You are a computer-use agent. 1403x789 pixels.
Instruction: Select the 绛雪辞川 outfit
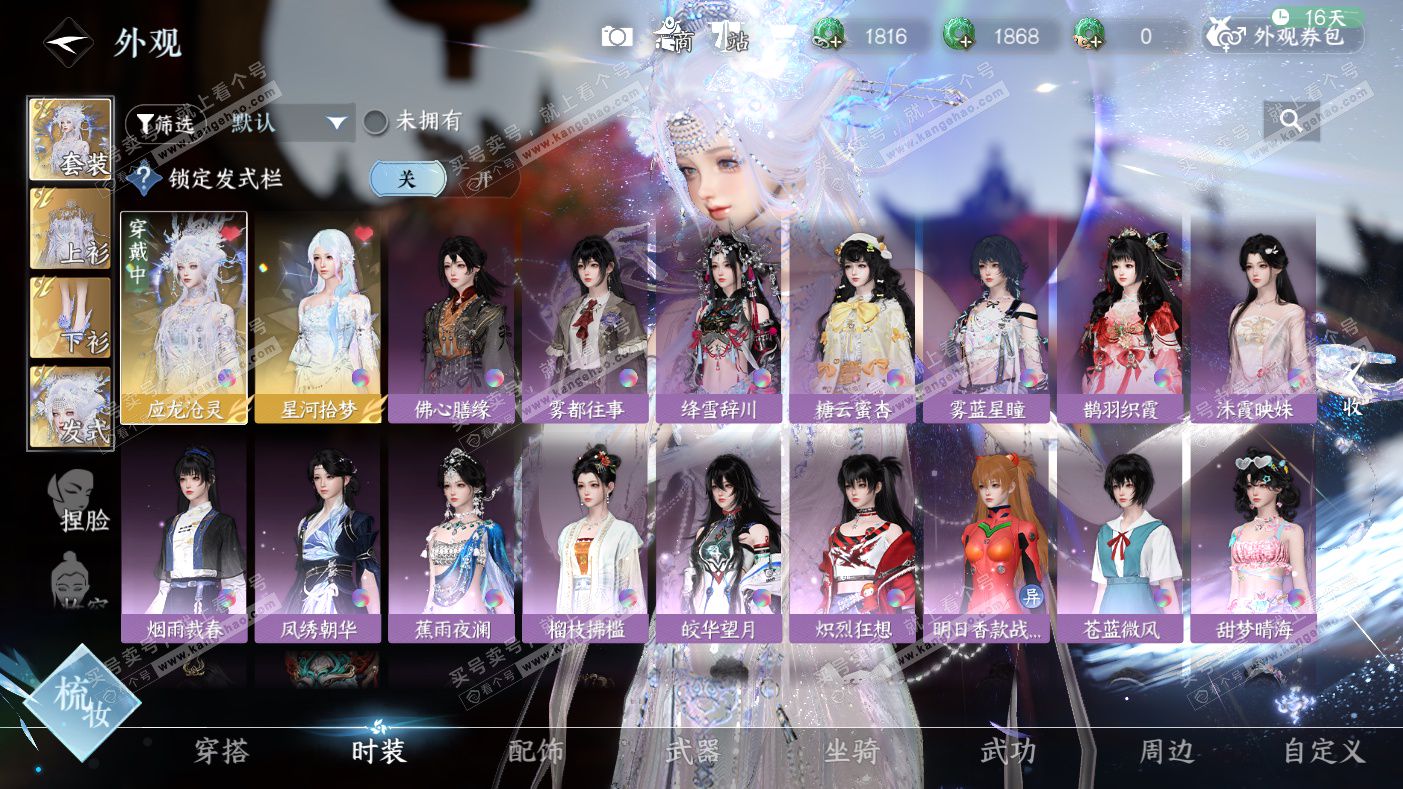point(719,317)
